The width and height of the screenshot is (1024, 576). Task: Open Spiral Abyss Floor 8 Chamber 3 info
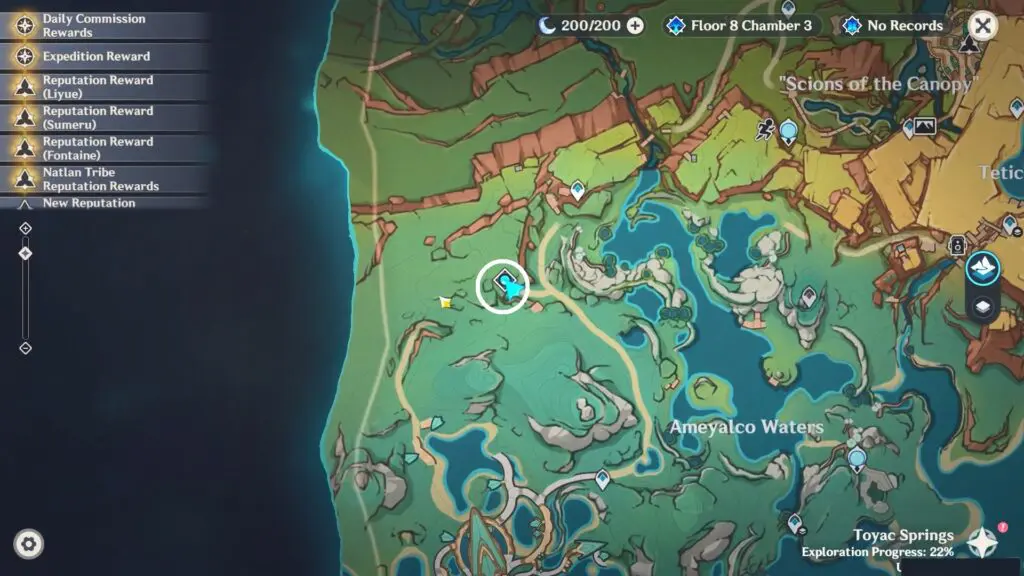point(742,26)
